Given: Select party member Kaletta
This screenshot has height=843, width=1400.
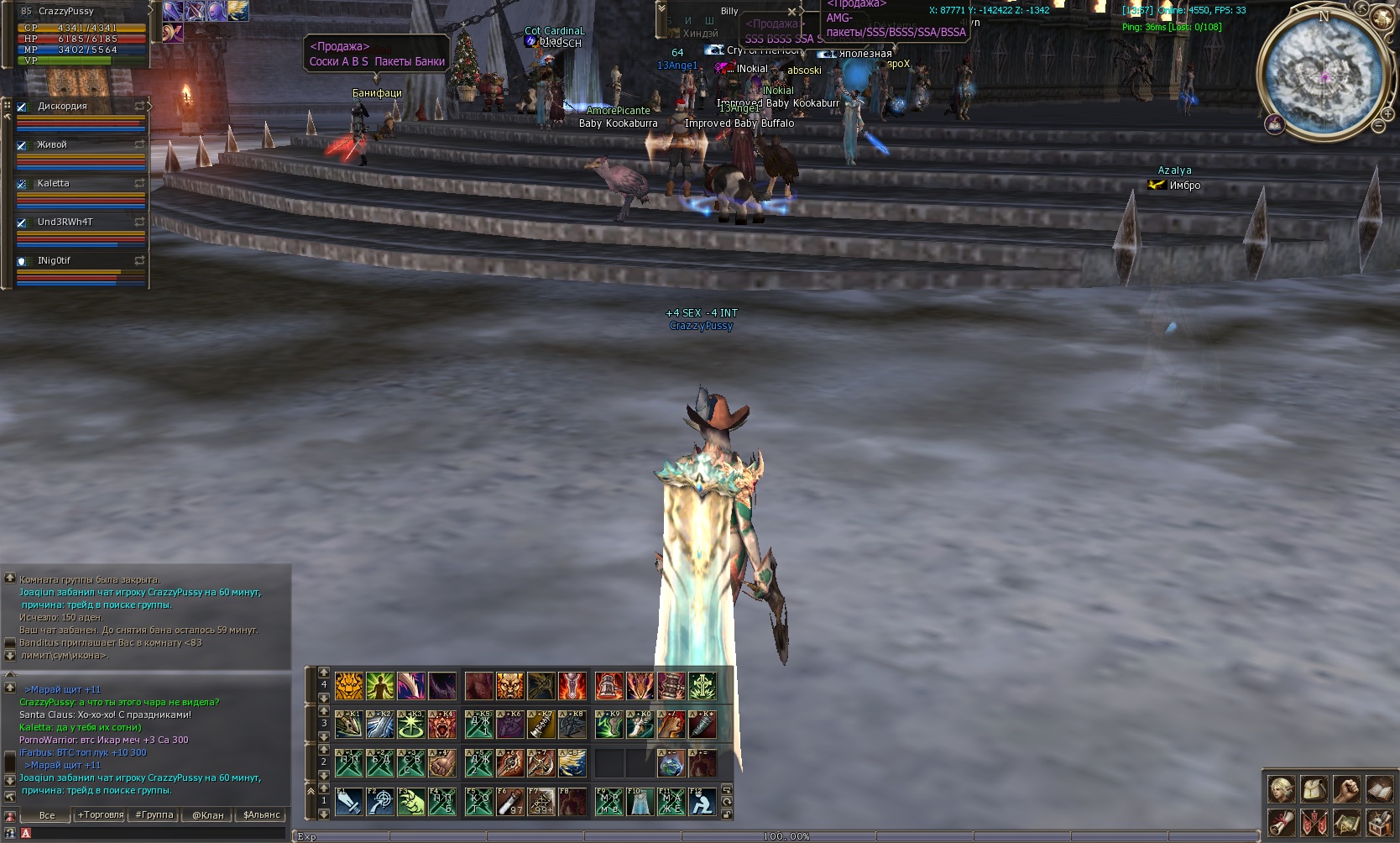Looking at the screenshot, I should coord(54,183).
